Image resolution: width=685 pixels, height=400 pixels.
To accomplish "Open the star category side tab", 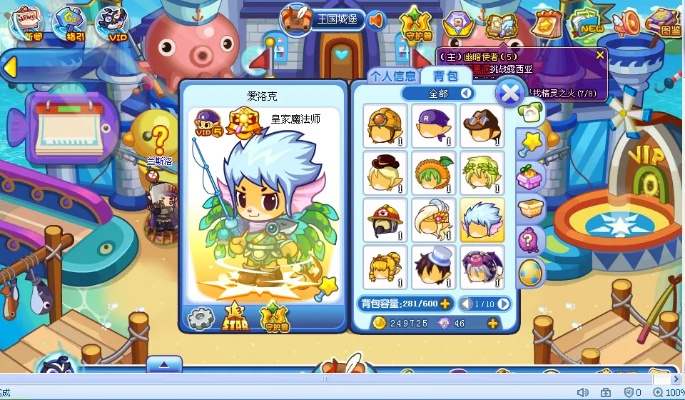I will 530,145.
